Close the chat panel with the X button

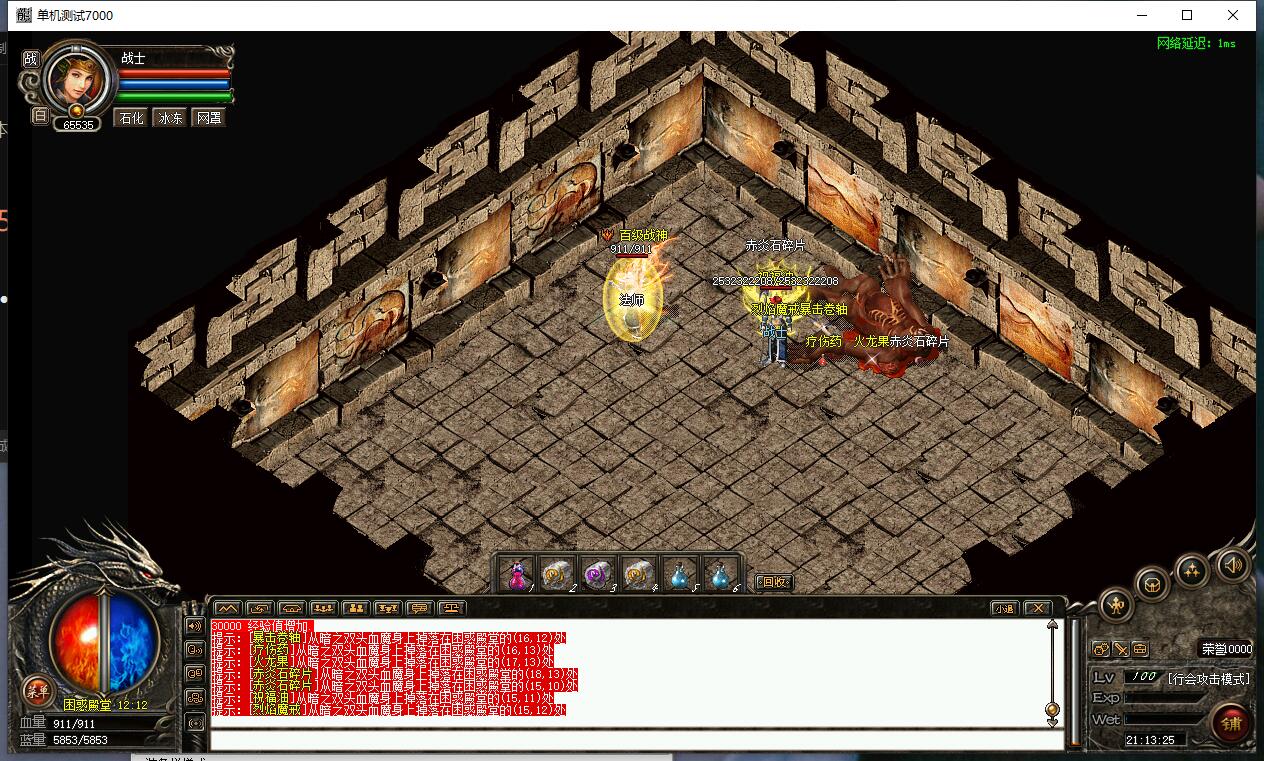(x=1038, y=608)
